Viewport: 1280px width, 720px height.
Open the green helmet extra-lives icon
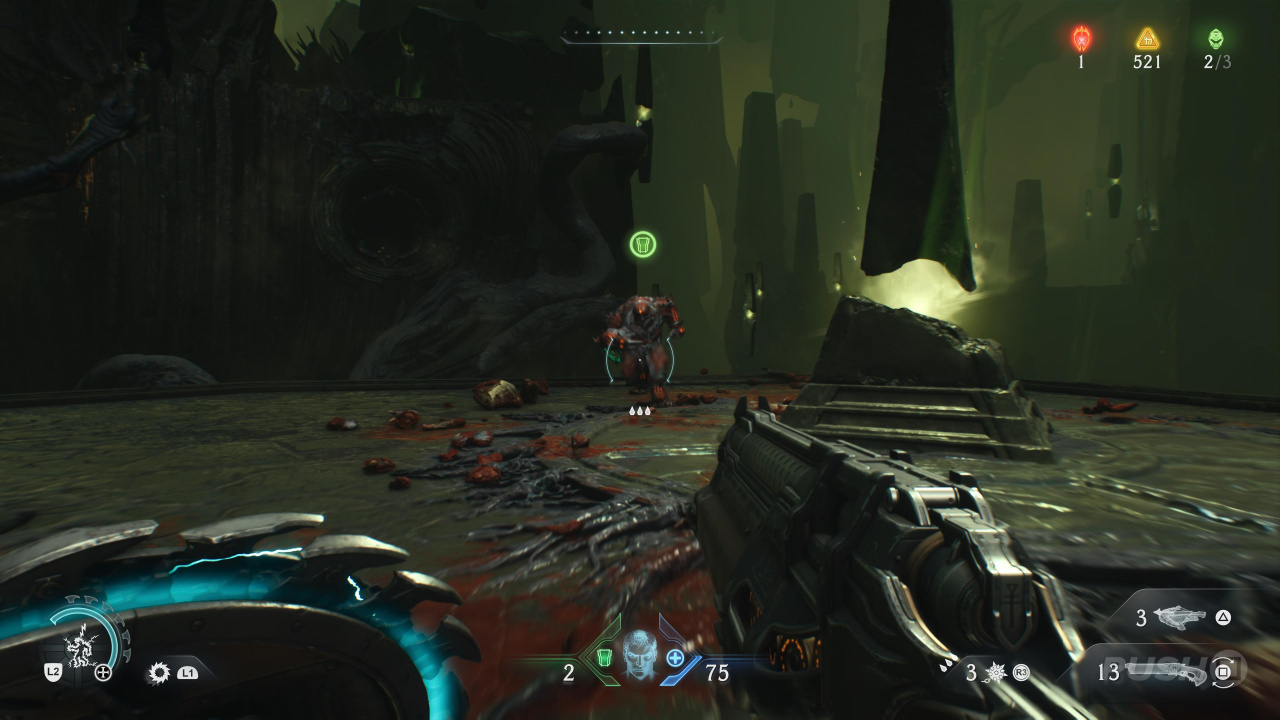coord(1216,39)
